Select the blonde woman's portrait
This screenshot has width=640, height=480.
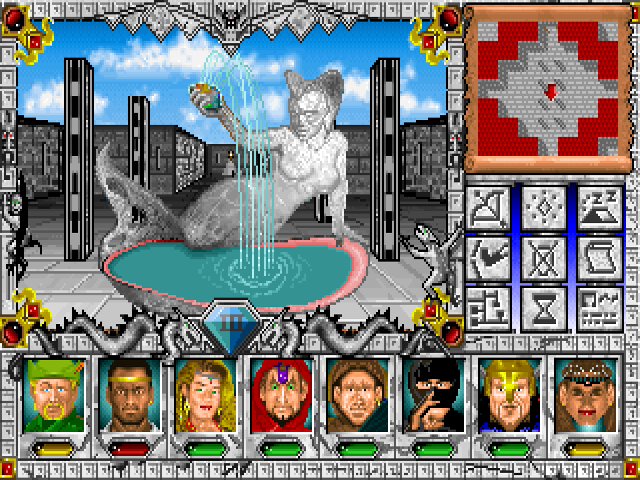coord(200,396)
